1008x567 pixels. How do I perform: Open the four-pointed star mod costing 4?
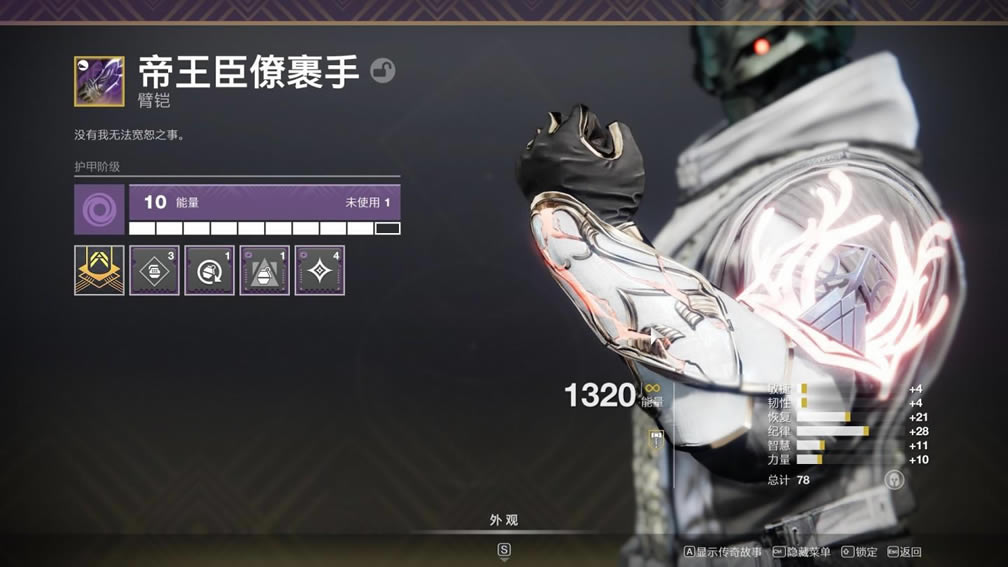(319, 270)
